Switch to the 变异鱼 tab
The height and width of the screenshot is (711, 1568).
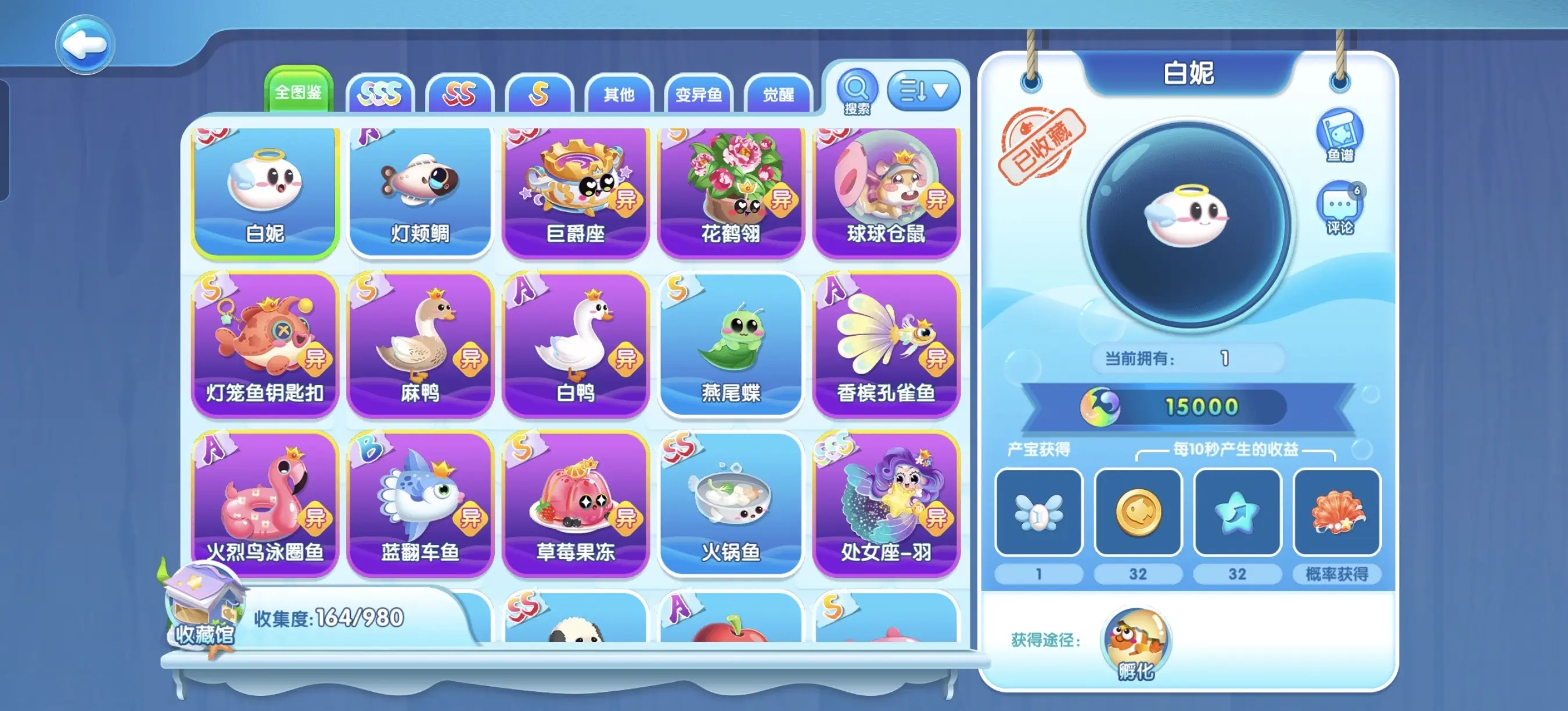click(x=698, y=94)
